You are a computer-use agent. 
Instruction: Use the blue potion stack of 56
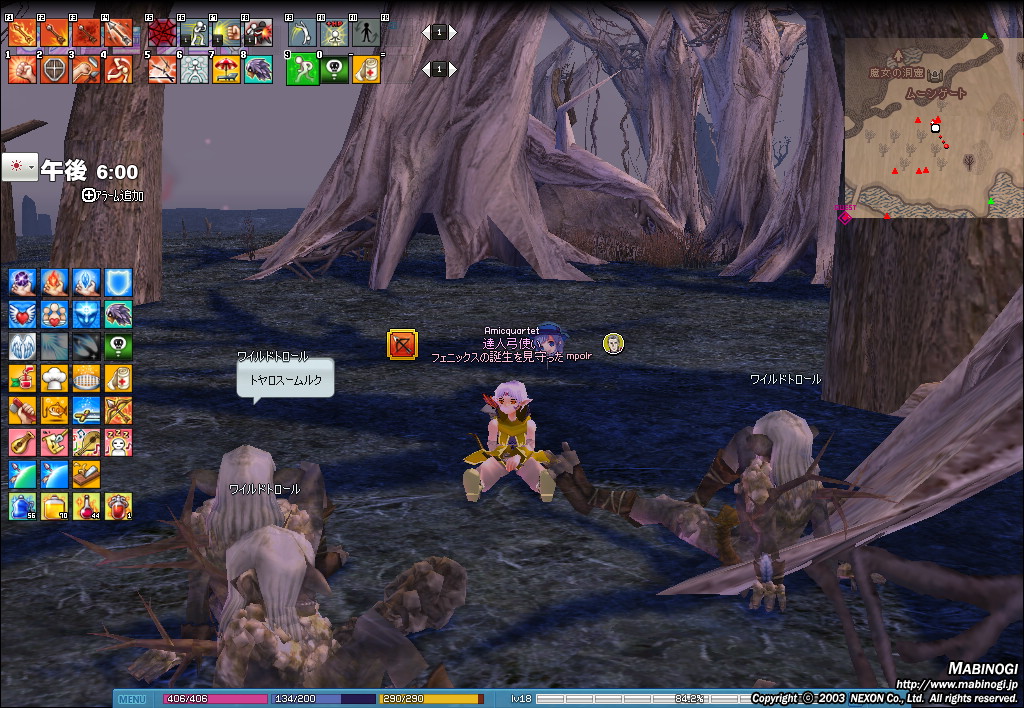[22, 506]
